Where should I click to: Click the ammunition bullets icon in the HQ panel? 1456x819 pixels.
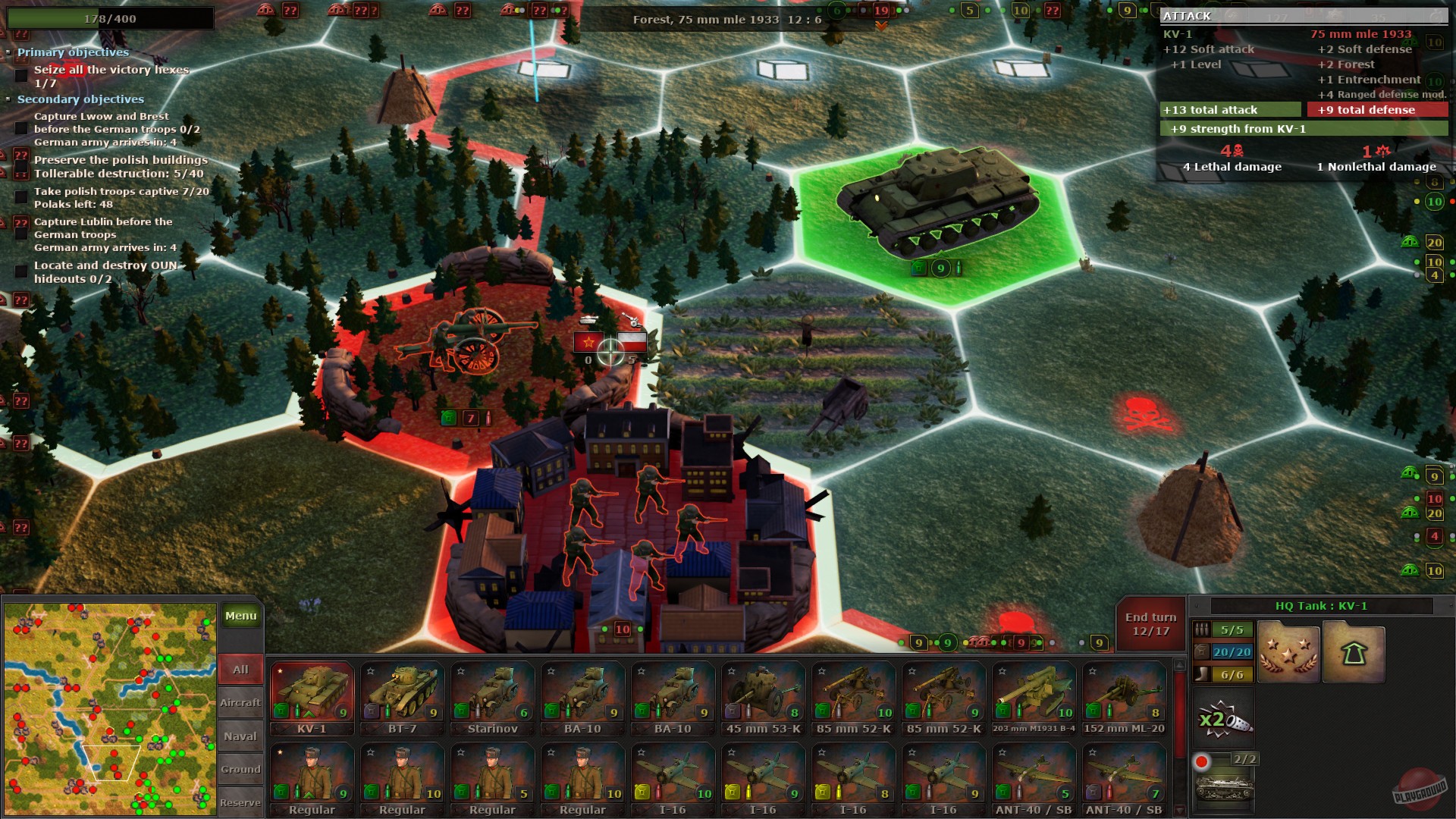(1202, 628)
